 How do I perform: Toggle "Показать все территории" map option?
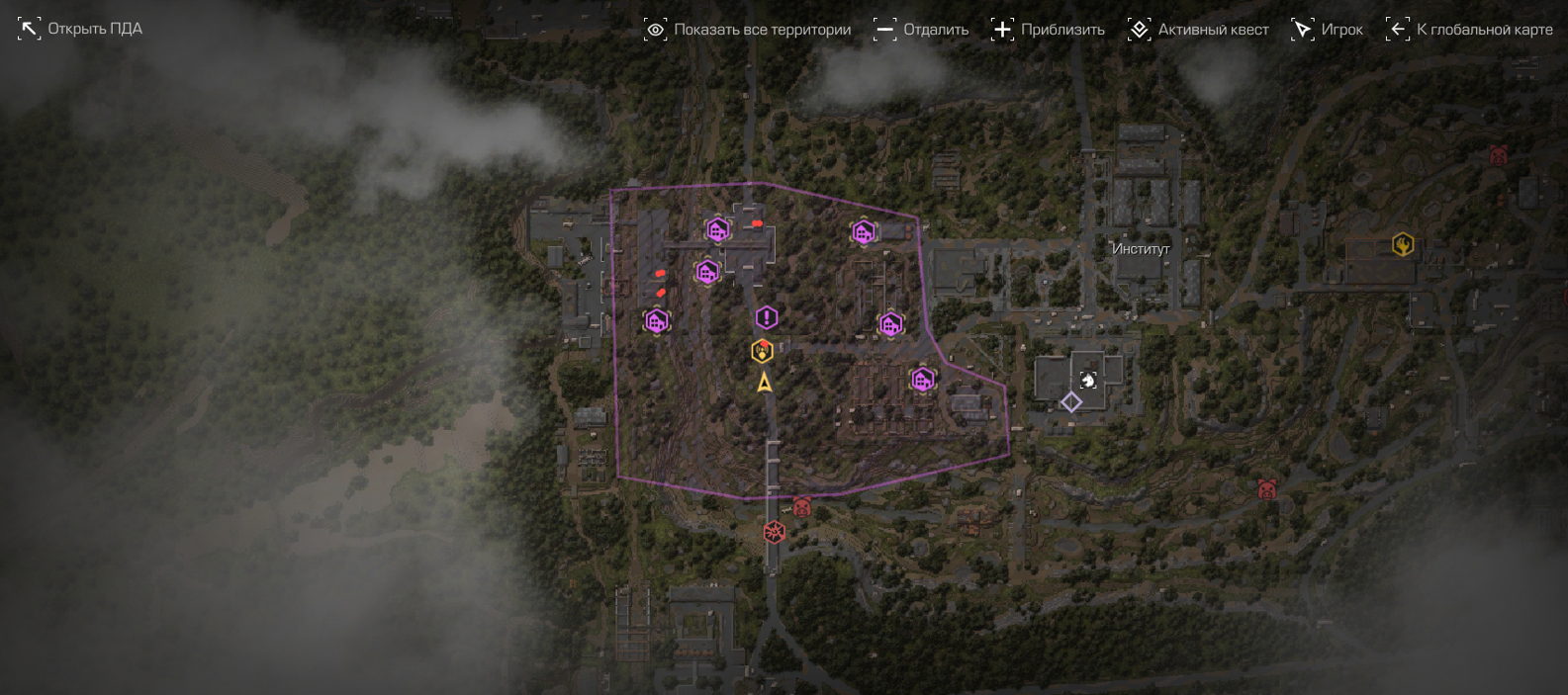pyautogui.click(x=747, y=30)
